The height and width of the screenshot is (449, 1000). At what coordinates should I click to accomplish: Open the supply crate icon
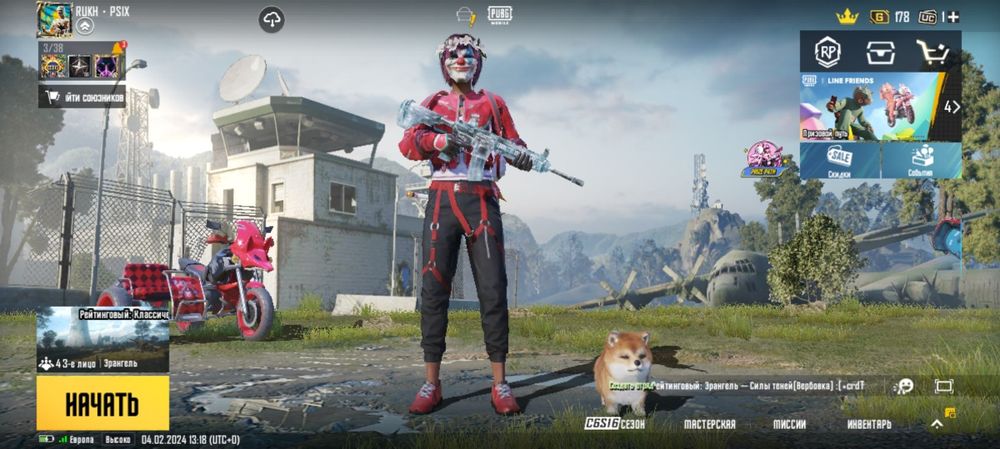click(x=880, y=52)
